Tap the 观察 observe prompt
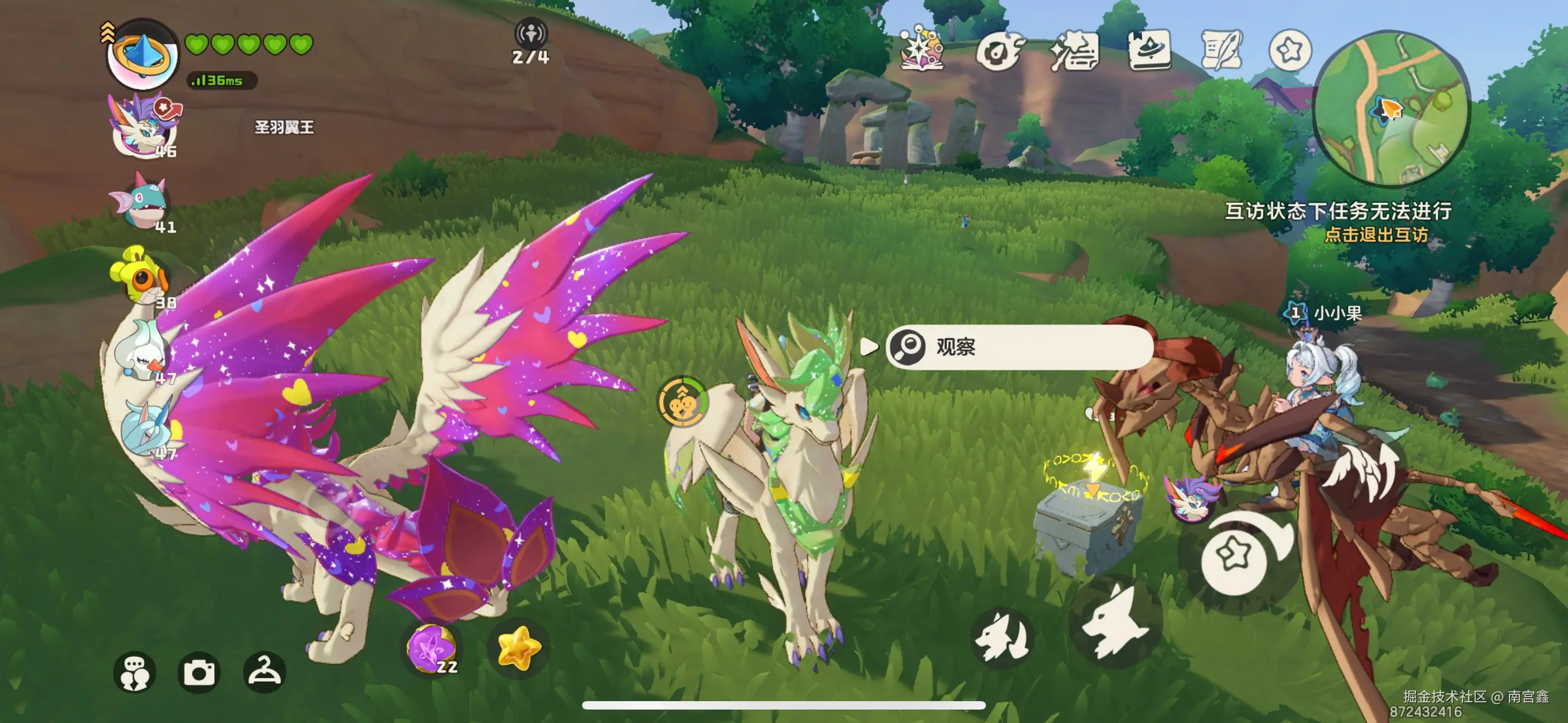 coord(1019,347)
